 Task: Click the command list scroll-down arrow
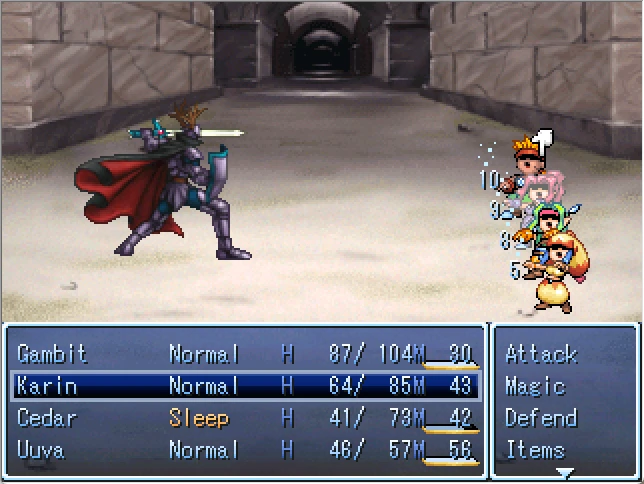[x=565, y=472]
